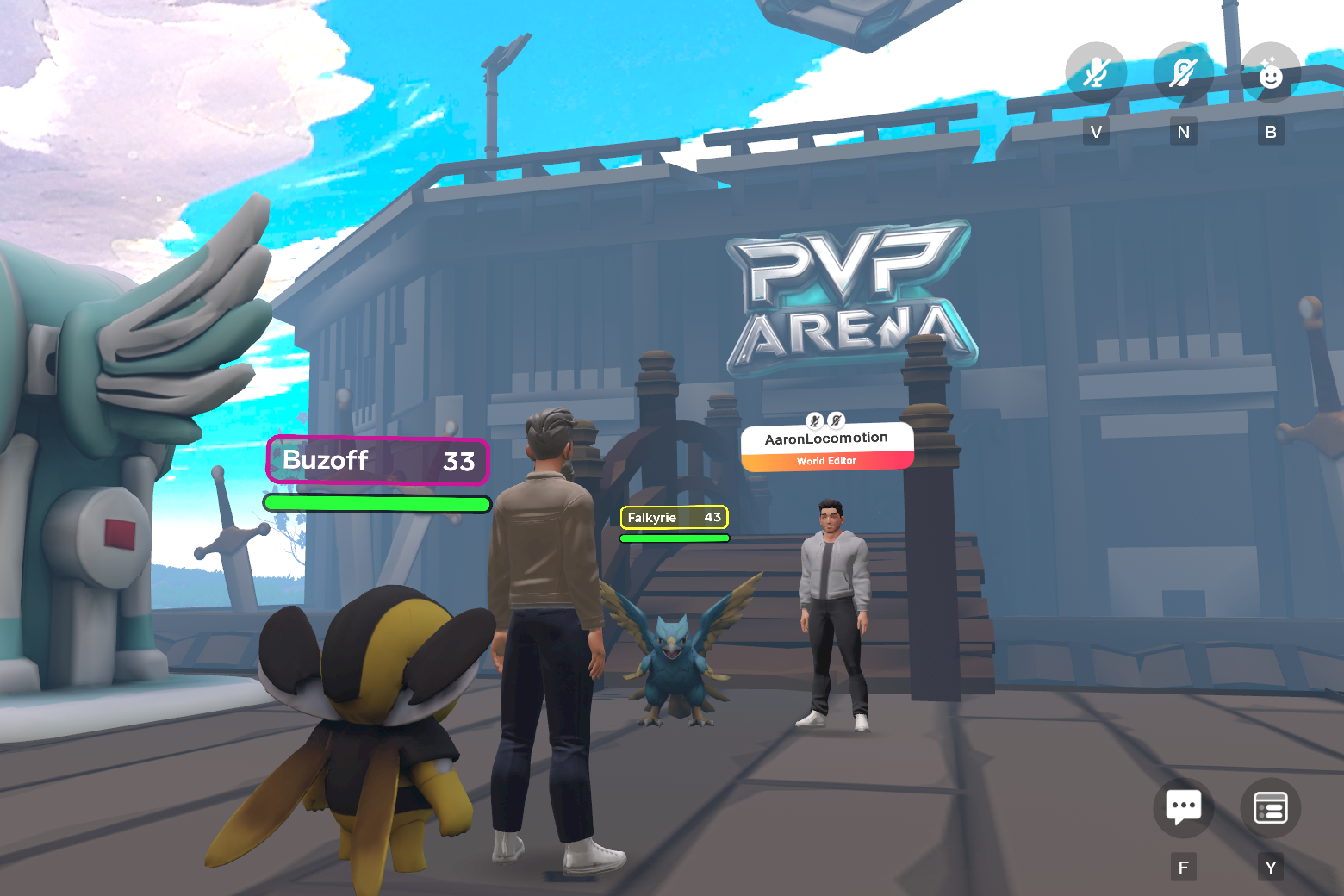This screenshot has height=896, width=1344.
Task: Open the chat speech bubble button
Action: pyautogui.click(x=1183, y=807)
